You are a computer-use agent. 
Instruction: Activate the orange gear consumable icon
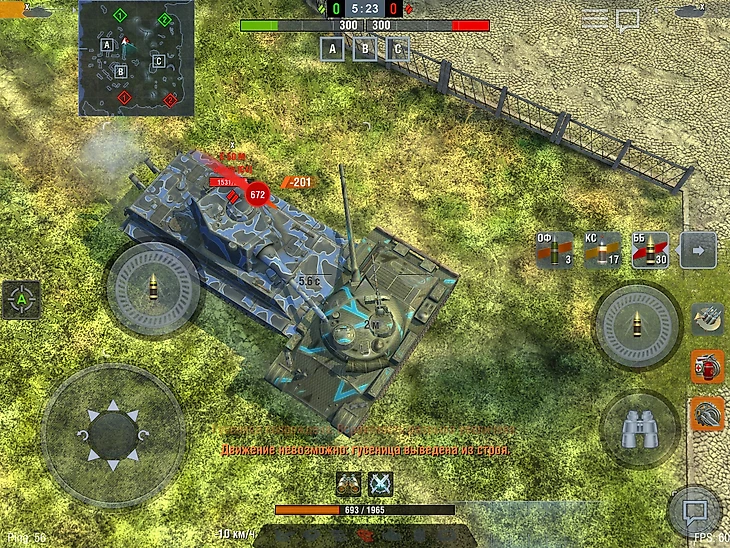[x=708, y=414]
